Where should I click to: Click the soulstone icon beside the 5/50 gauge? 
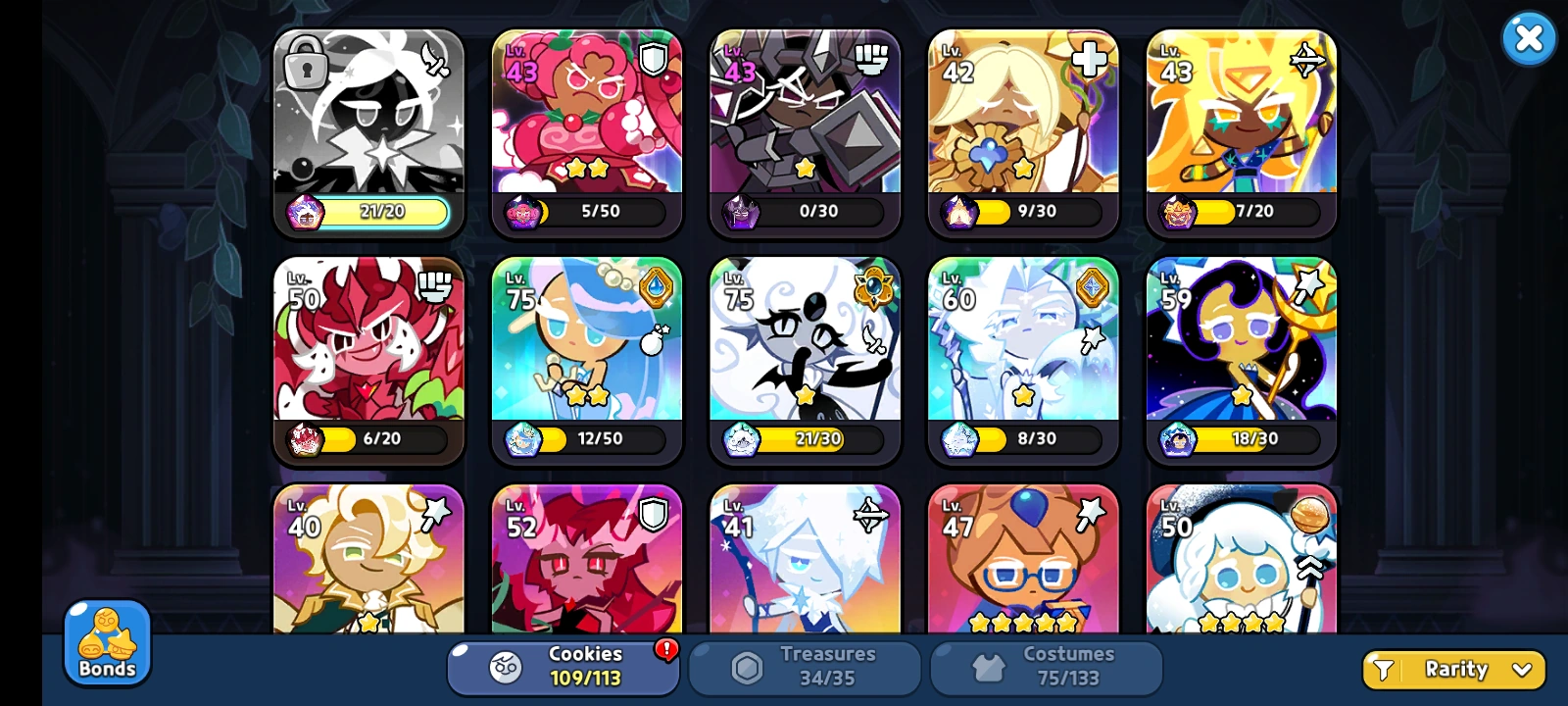point(521,212)
